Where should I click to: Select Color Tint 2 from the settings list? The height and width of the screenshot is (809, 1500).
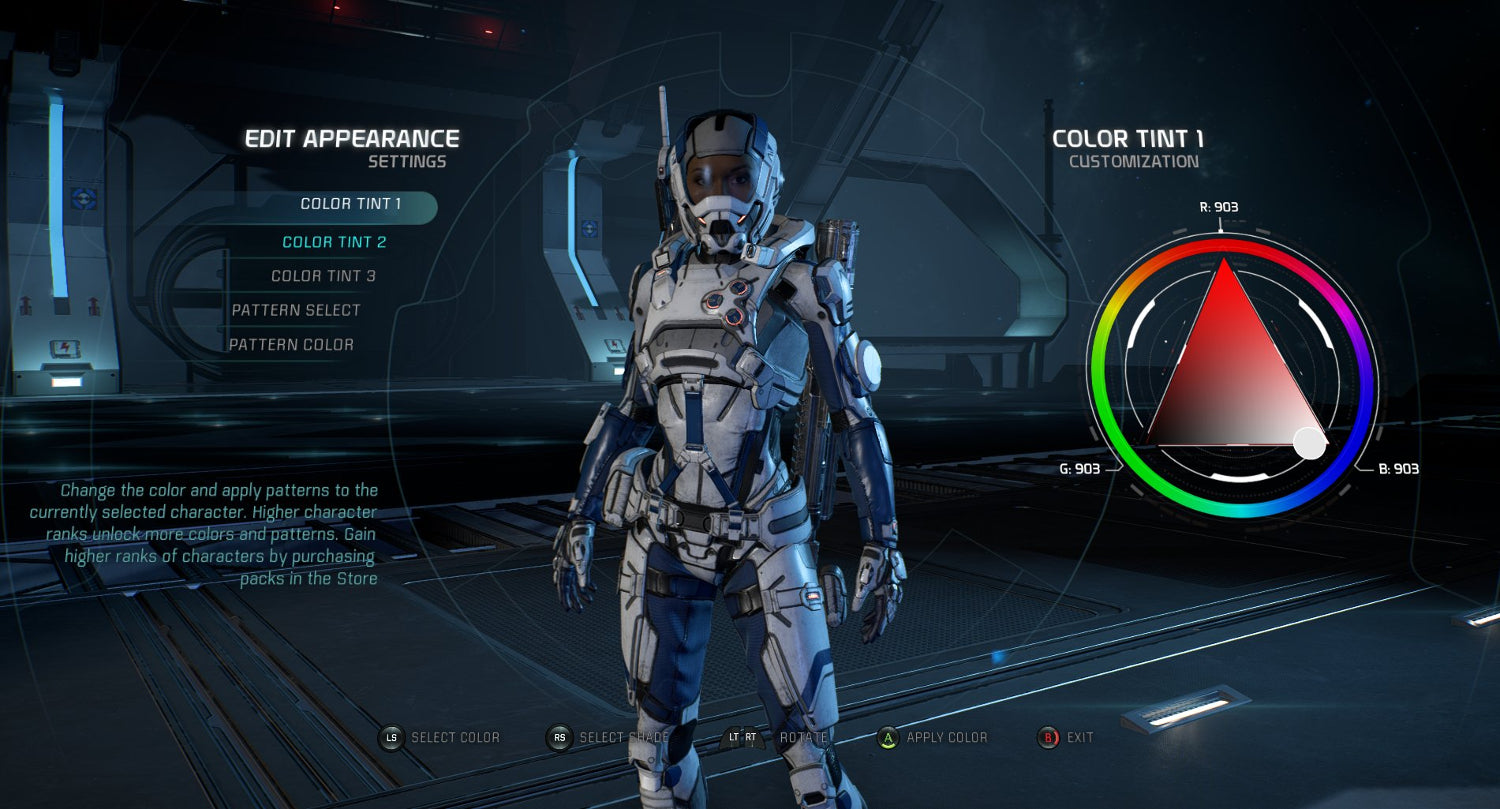point(335,241)
